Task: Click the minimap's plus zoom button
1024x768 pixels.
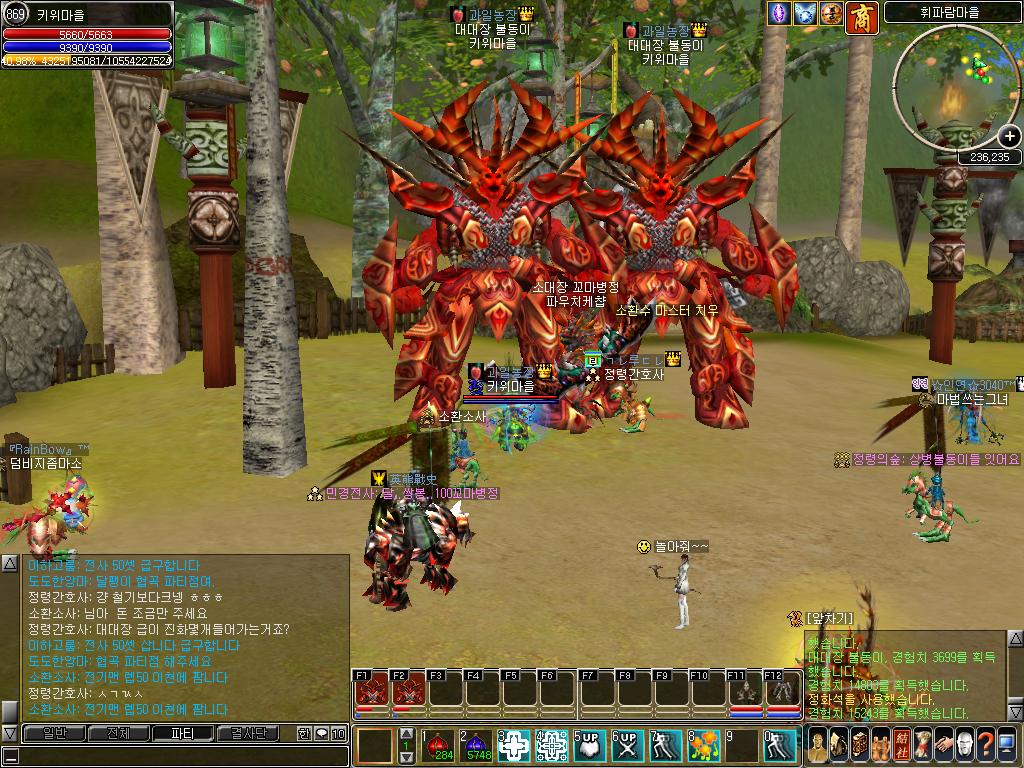Action: (x=1009, y=137)
